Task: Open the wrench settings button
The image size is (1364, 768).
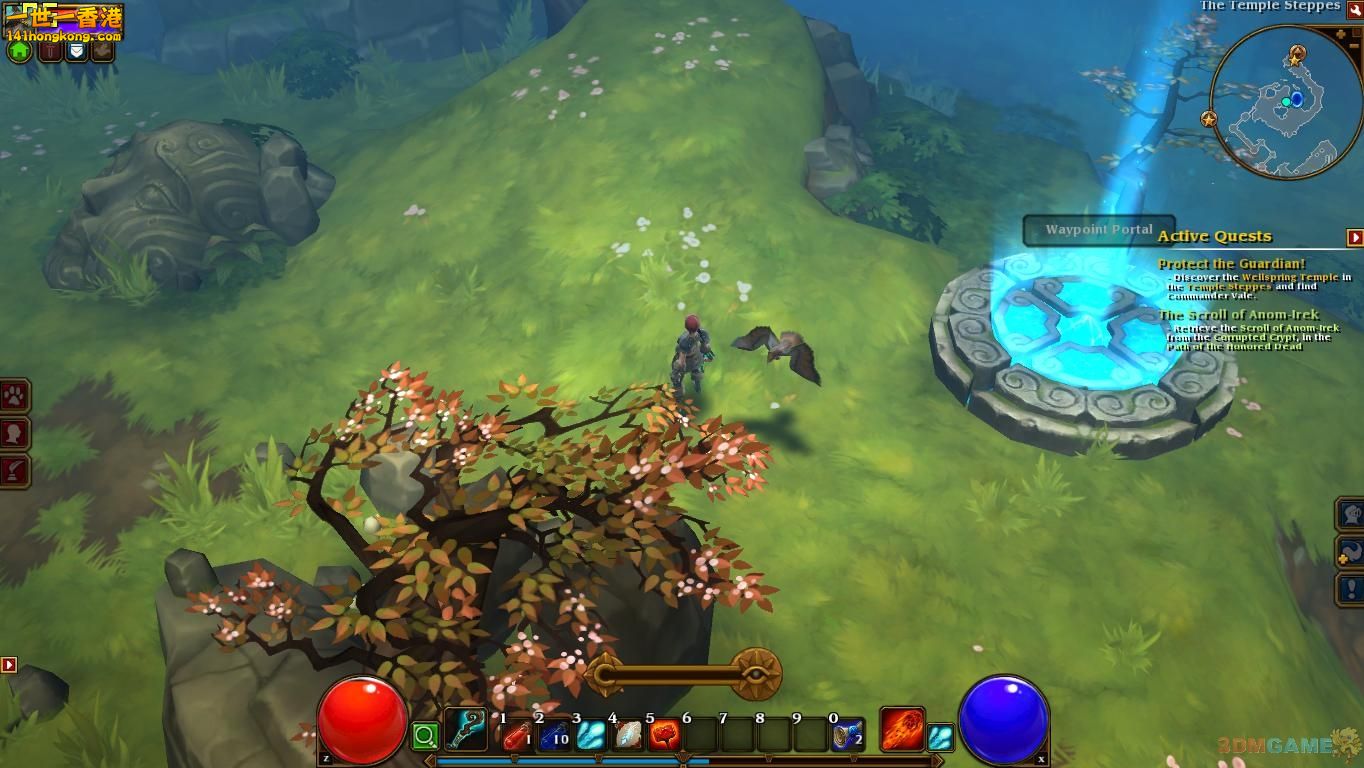Action: click(x=1354, y=9)
